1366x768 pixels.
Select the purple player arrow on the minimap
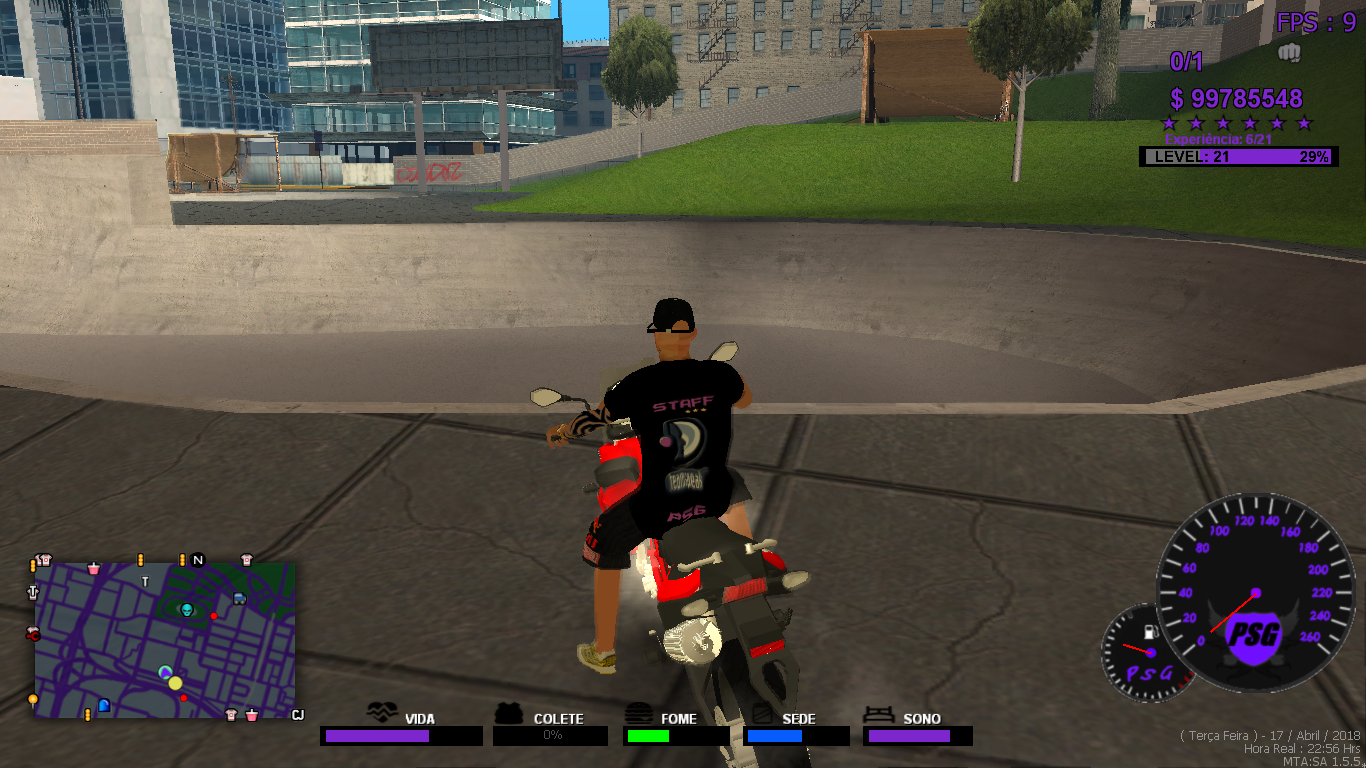point(165,672)
